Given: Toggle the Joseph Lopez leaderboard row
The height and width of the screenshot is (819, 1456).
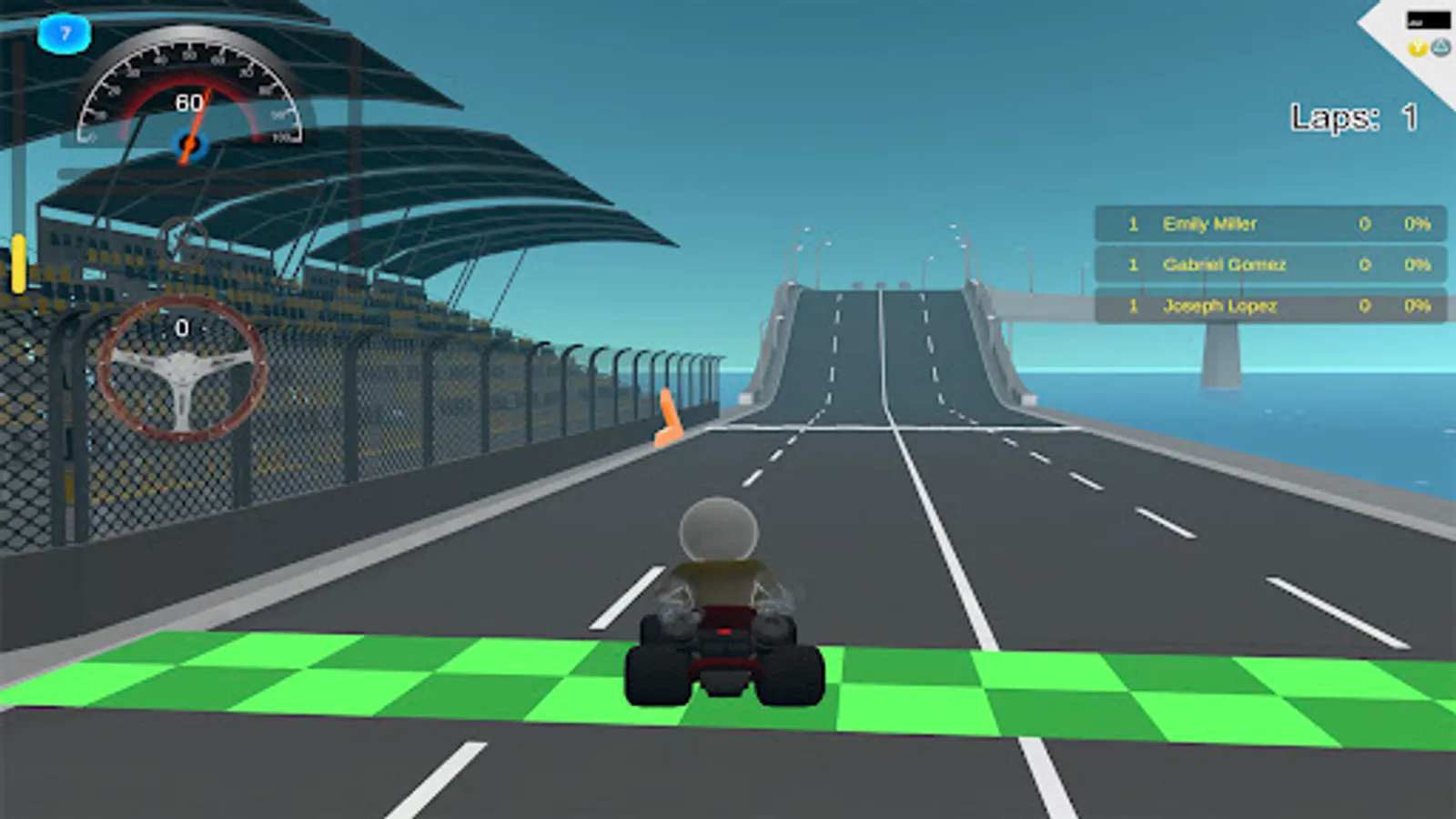Looking at the screenshot, I should 1269,306.
